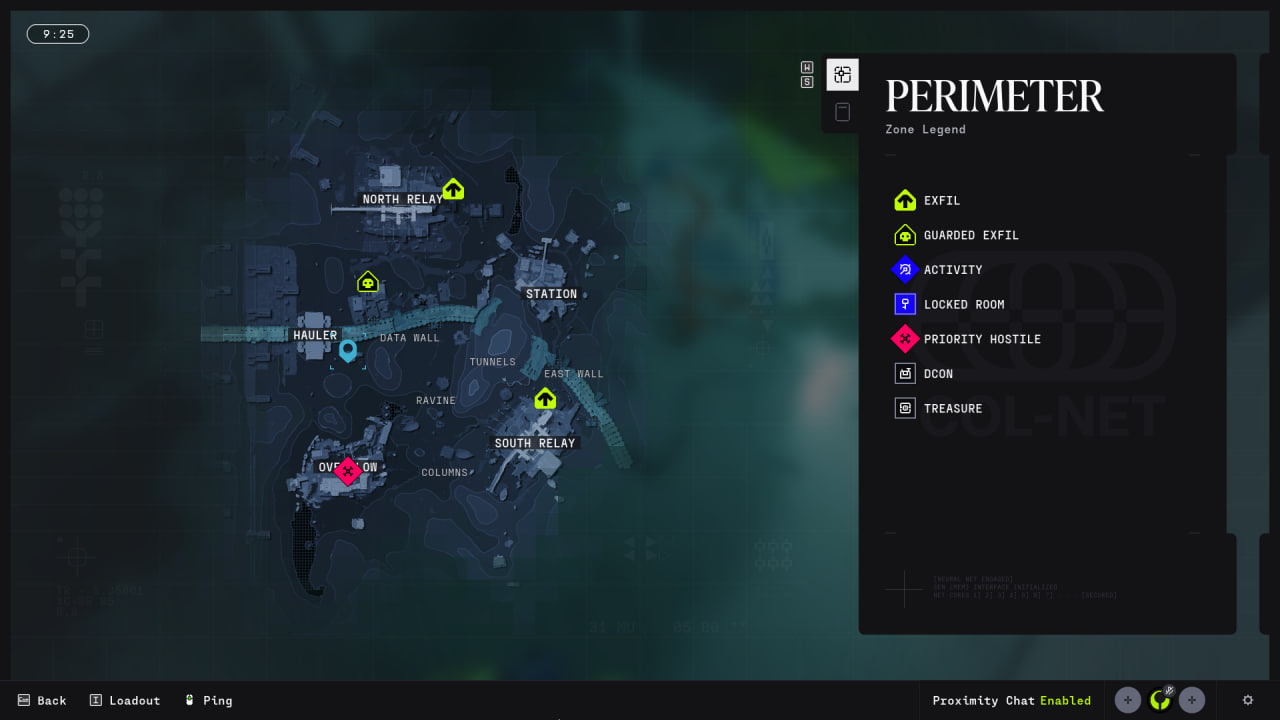Viewport: 1280px width, 720px height.
Task: Select the exfil marker above South Relay
Action: pos(545,399)
